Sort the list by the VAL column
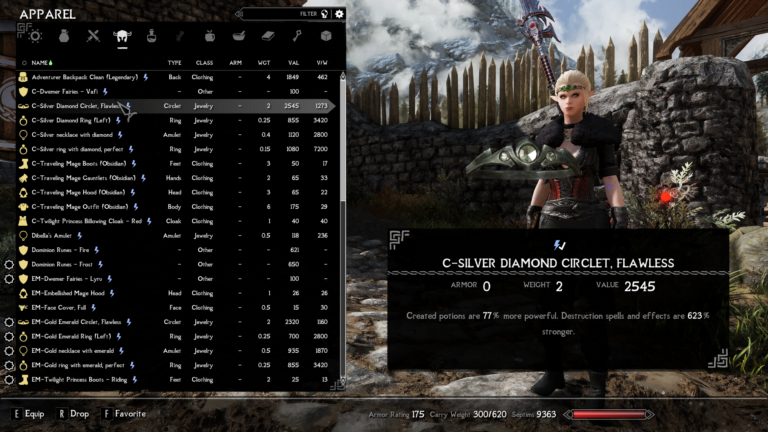768x432 pixels. tap(294, 62)
